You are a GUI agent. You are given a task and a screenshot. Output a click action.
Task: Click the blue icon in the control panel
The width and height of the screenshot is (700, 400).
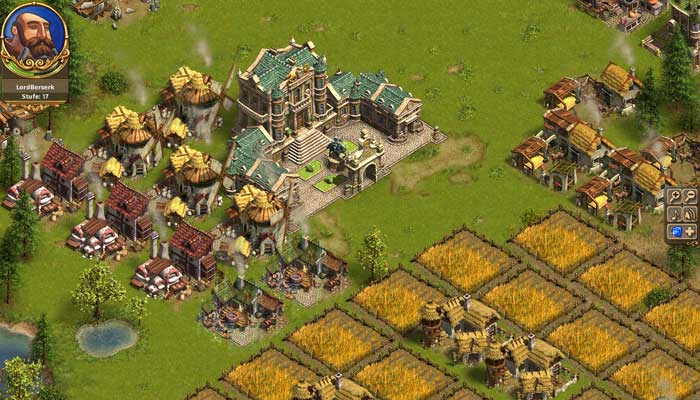675,231
